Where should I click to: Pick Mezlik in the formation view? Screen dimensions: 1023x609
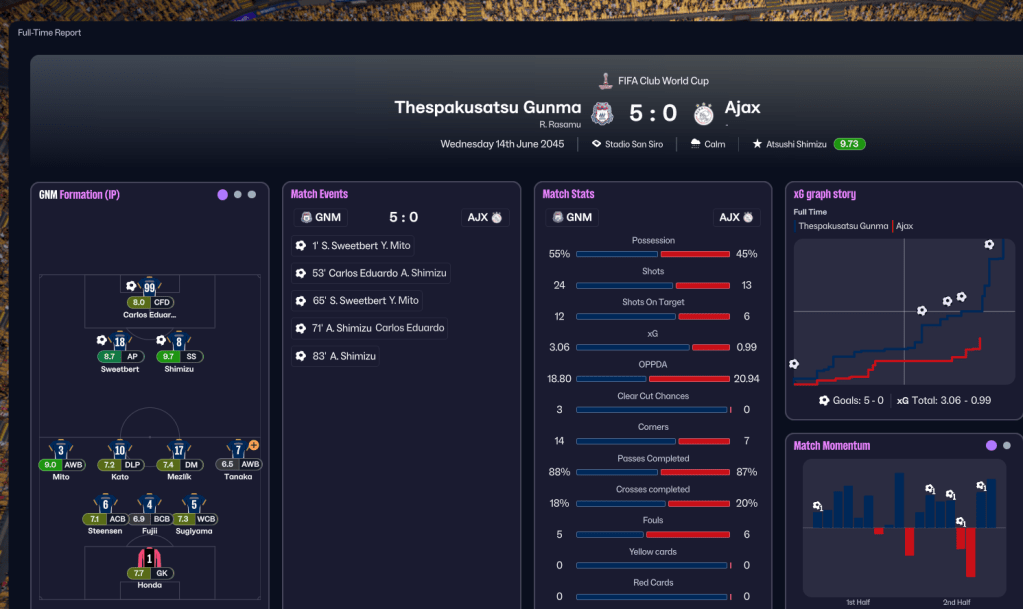click(x=179, y=450)
